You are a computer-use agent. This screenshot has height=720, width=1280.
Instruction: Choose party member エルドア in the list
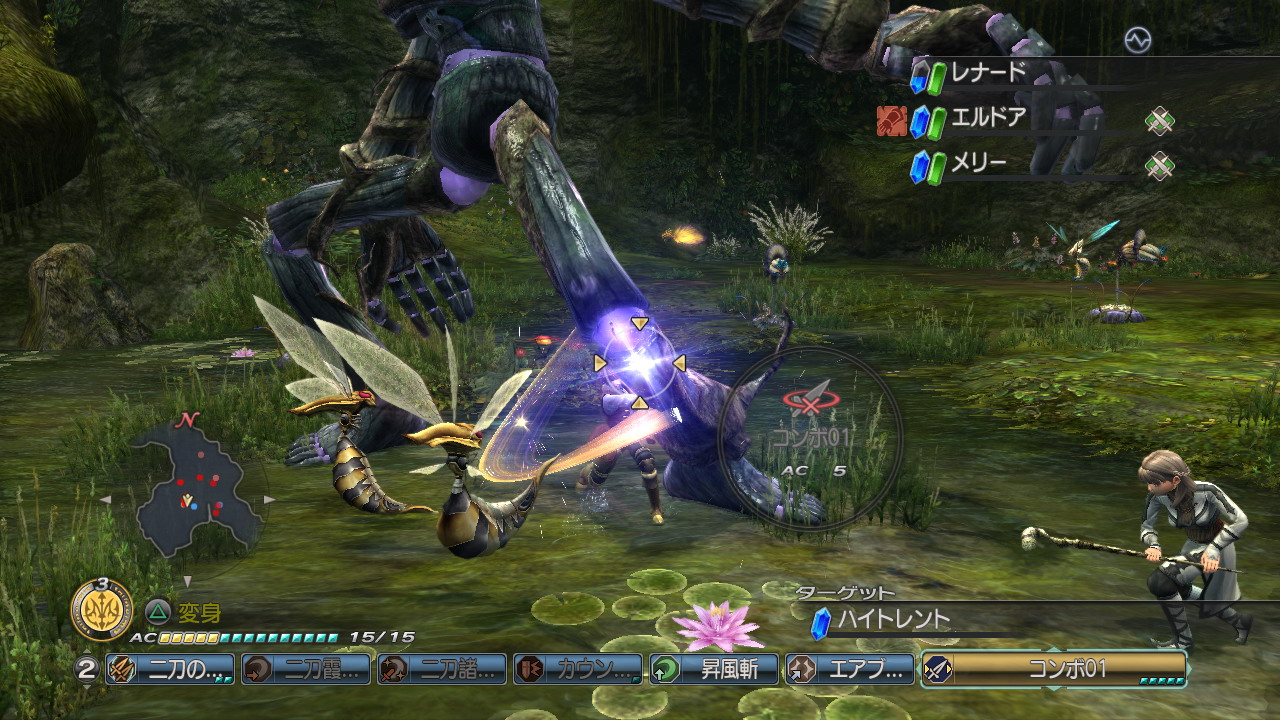pyautogui.click(x=988, y=119)
